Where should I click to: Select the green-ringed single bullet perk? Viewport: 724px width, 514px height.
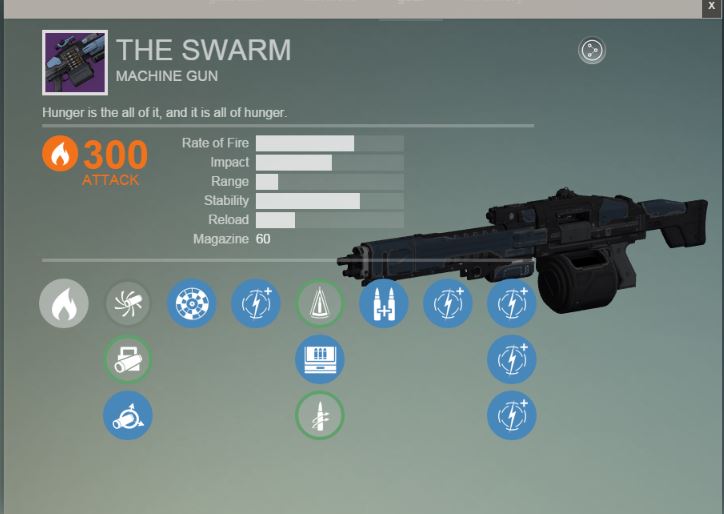[320, 415]
